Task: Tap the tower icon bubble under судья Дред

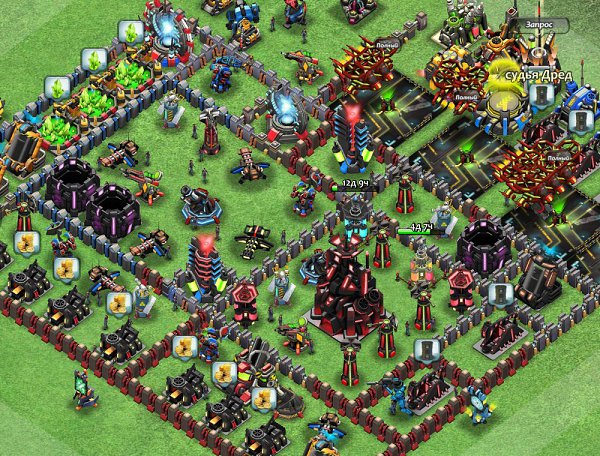Action: pos(540,95)
